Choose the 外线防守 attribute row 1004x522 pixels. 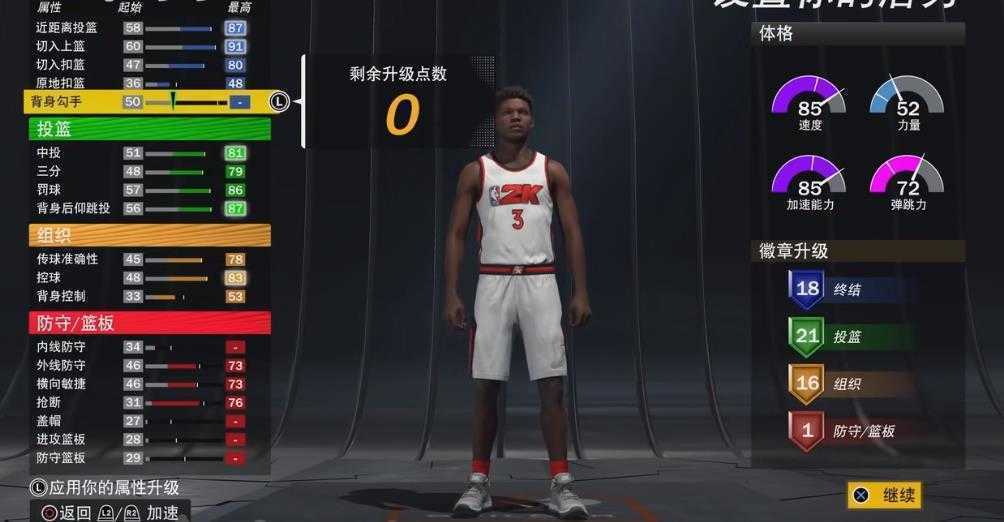click(x=140, y=365)
